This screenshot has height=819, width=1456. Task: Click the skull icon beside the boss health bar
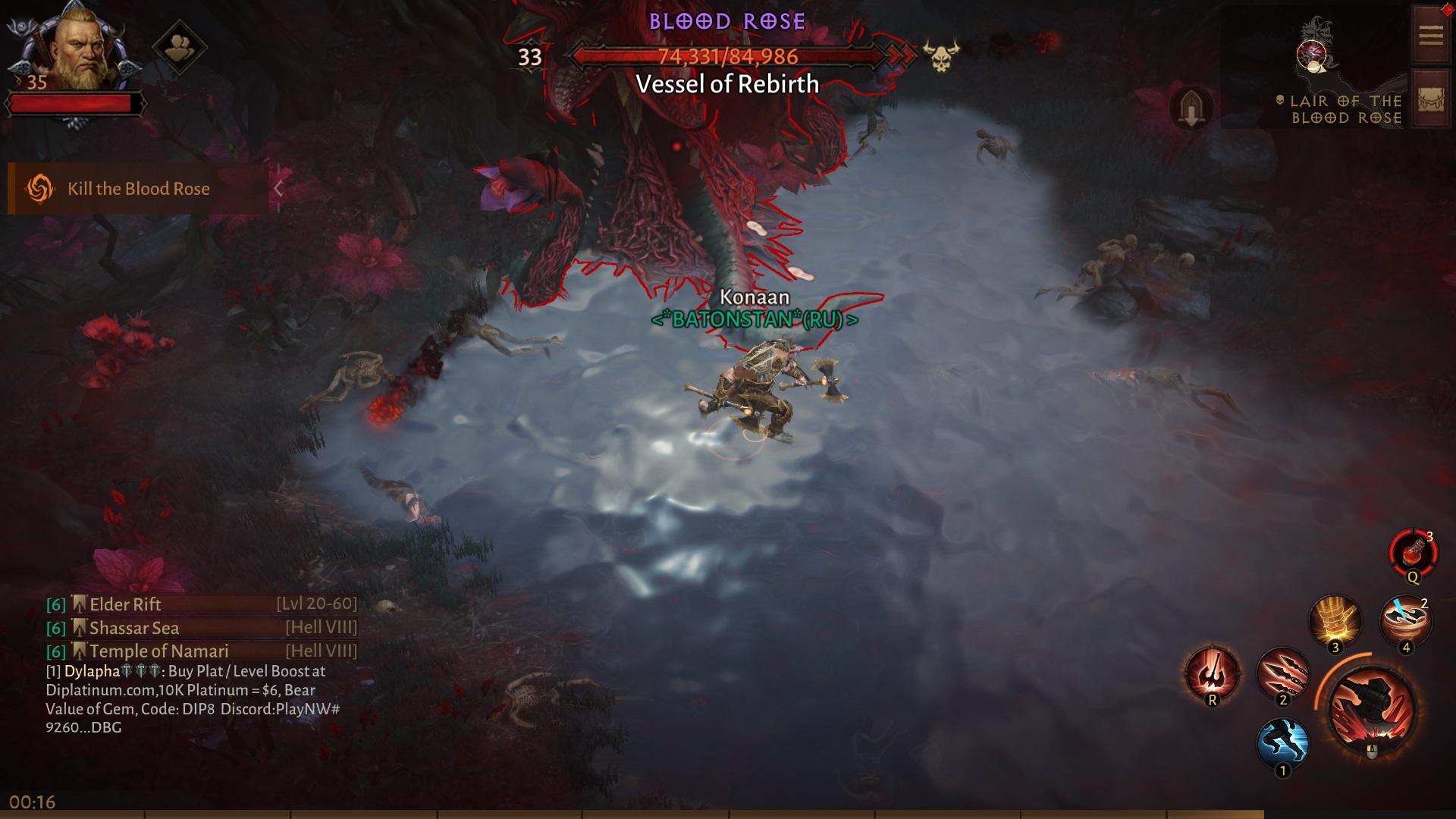(940, 57)
